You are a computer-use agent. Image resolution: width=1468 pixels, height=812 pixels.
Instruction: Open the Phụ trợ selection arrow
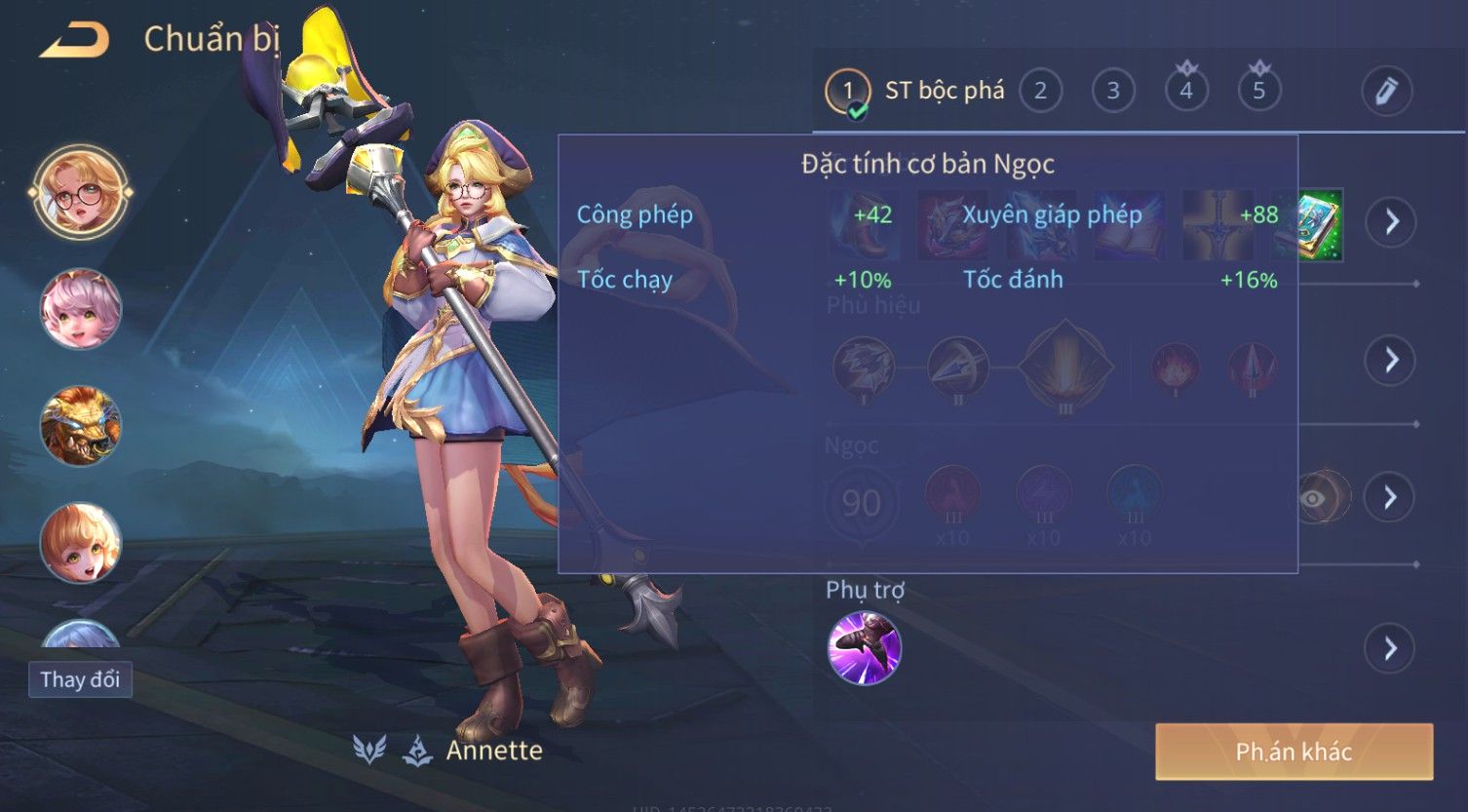(x=1391, y=648)
